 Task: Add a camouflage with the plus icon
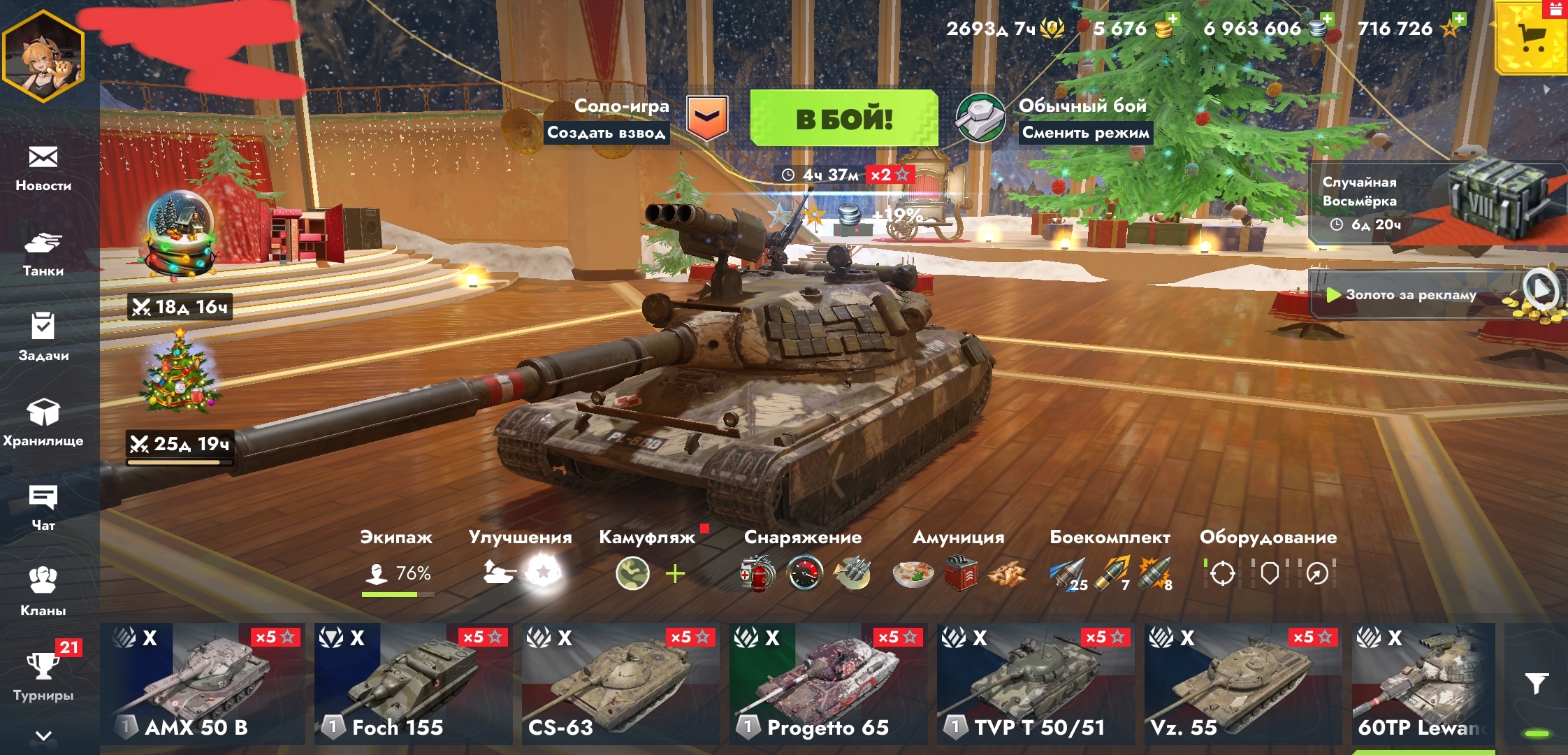pyautogui.click(x=675, y=575)
